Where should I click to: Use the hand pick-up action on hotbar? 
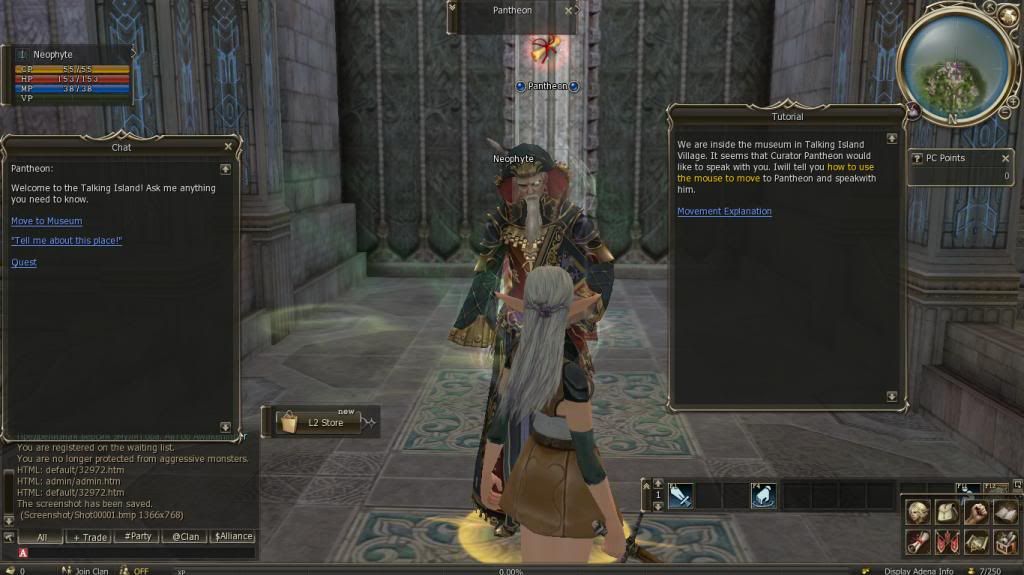[x=763, y=495]
